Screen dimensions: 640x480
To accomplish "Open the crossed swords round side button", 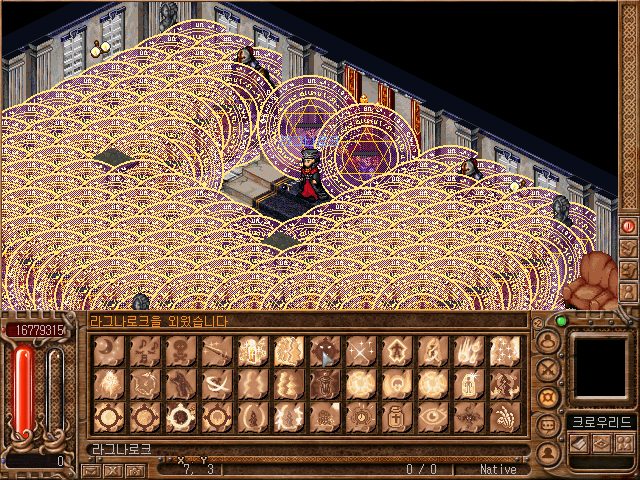I will pyautogui.click(x=548, y=368).
